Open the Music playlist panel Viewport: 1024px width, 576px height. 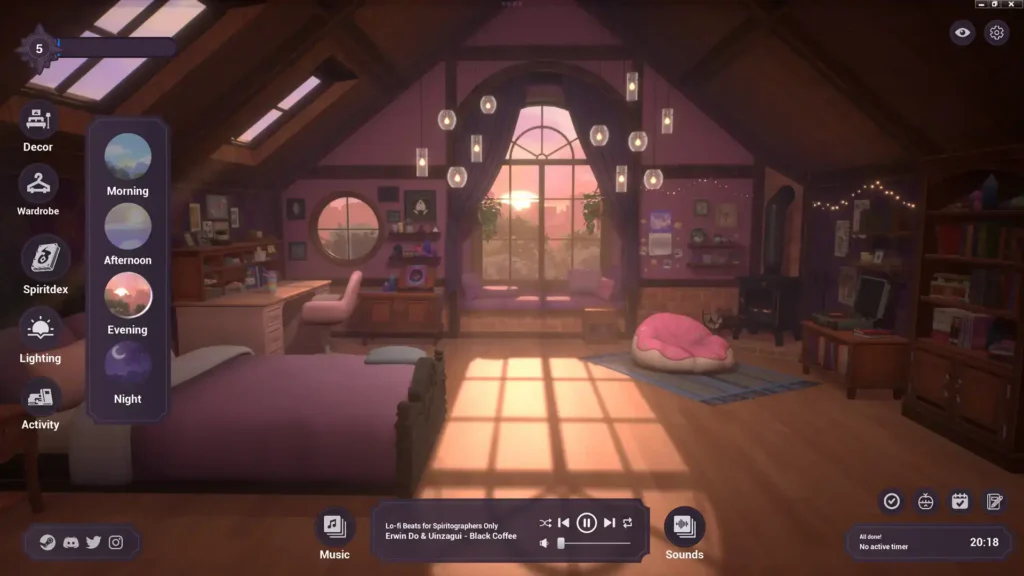(x=335, y=526)
